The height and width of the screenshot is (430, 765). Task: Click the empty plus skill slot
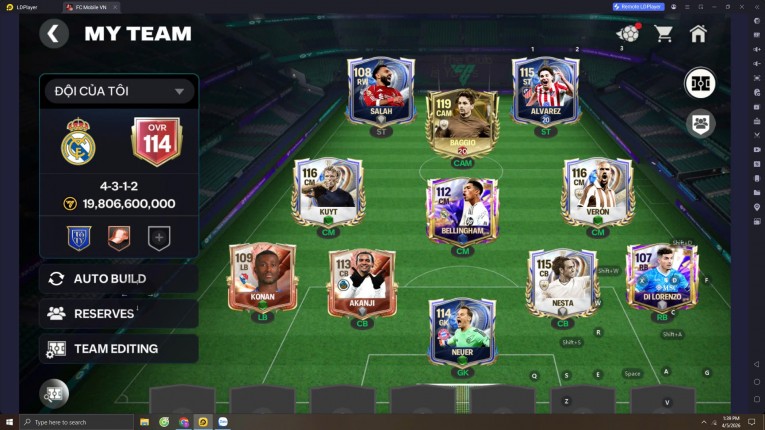158,238
